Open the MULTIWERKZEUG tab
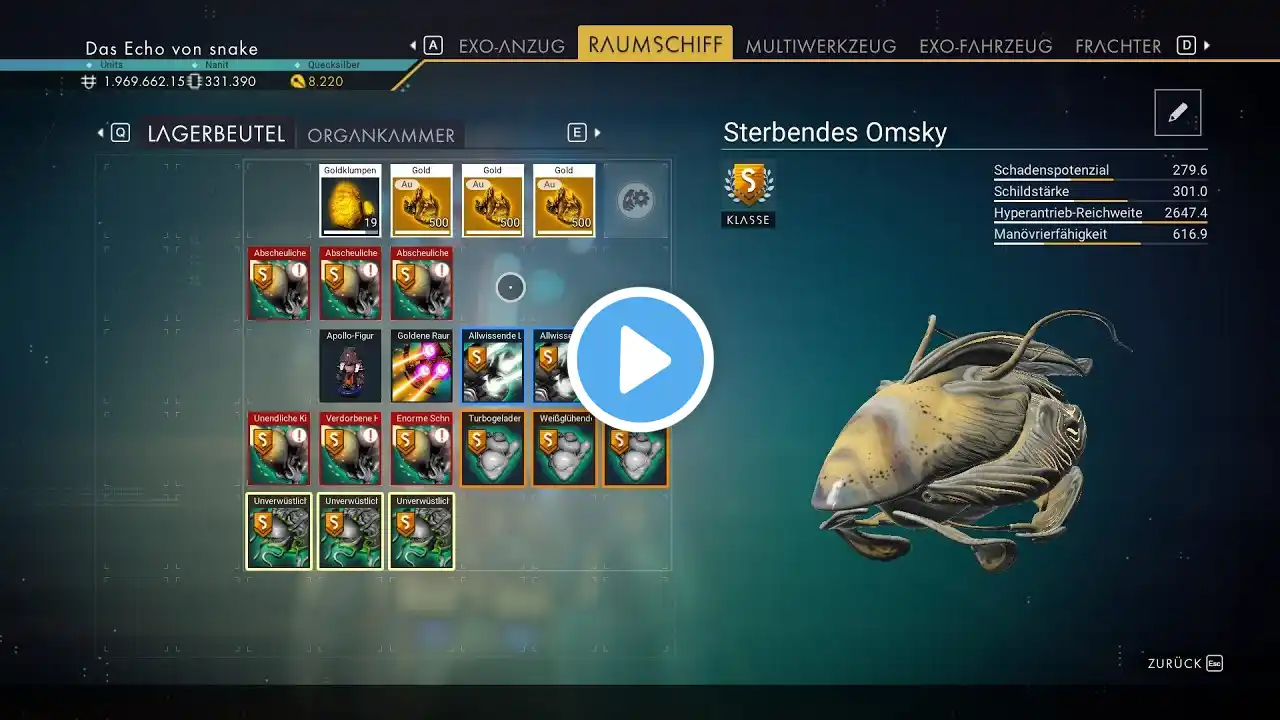The height and width of the screenshot is (720, 1280). click(820, 46)
